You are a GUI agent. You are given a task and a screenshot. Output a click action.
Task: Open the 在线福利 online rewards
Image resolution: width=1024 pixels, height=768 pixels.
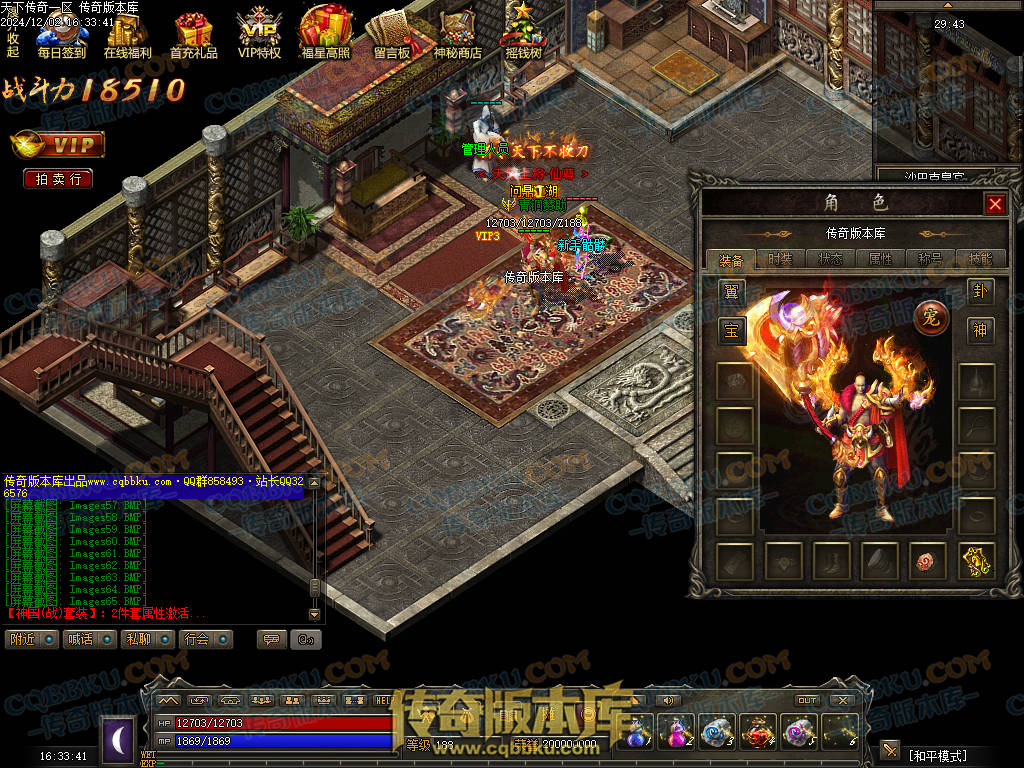128,35
